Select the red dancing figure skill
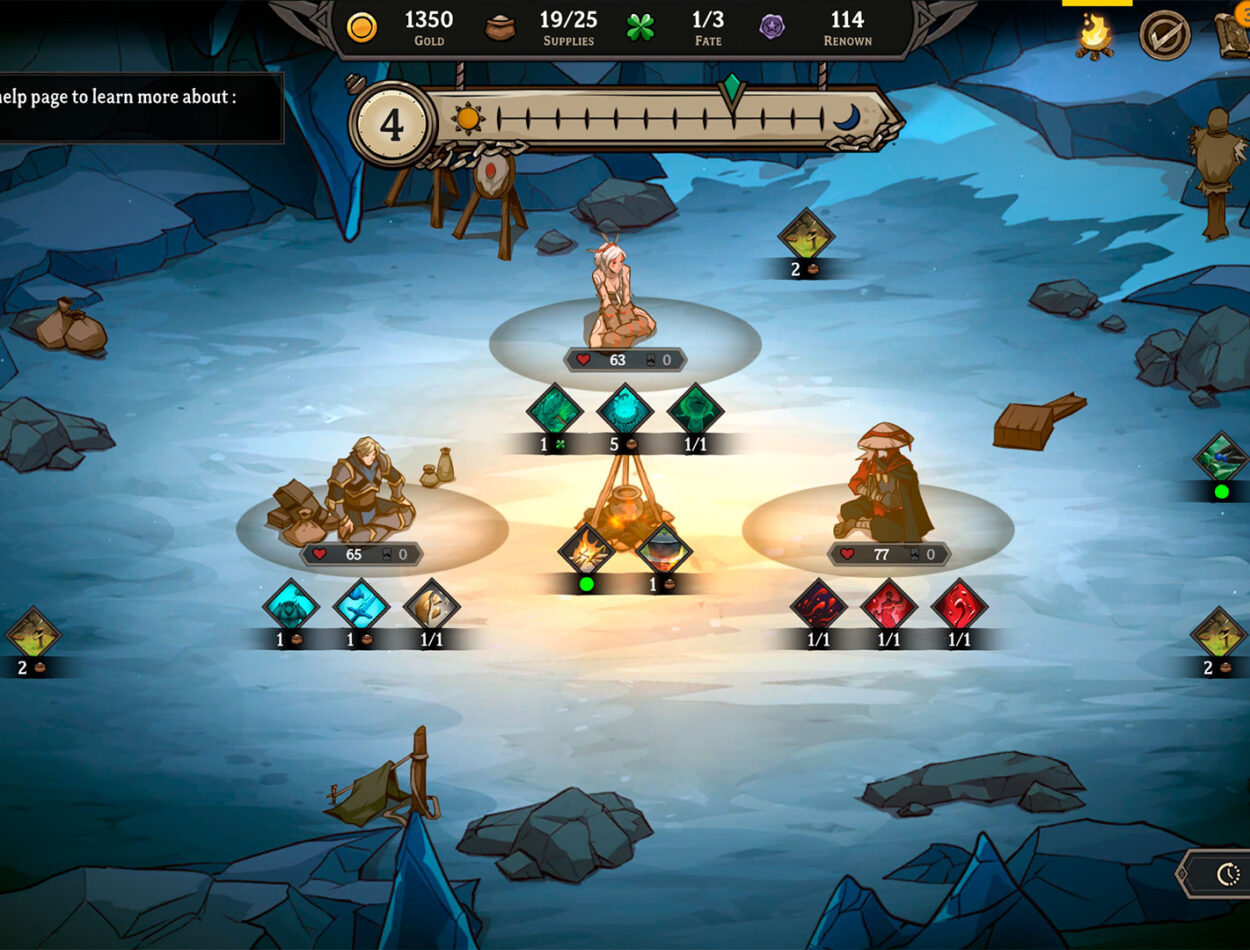This screenshot has width=1250, height=950. (889, 606)
